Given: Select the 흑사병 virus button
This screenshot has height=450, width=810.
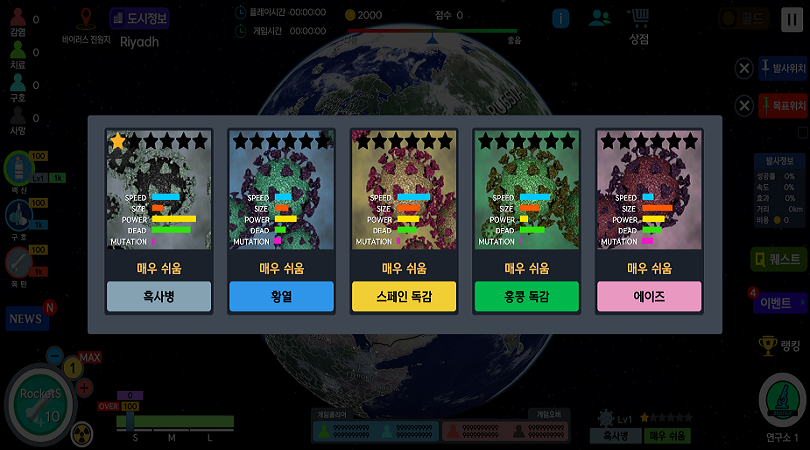Looking at the screenshot, I should click(x=159, y=296).
